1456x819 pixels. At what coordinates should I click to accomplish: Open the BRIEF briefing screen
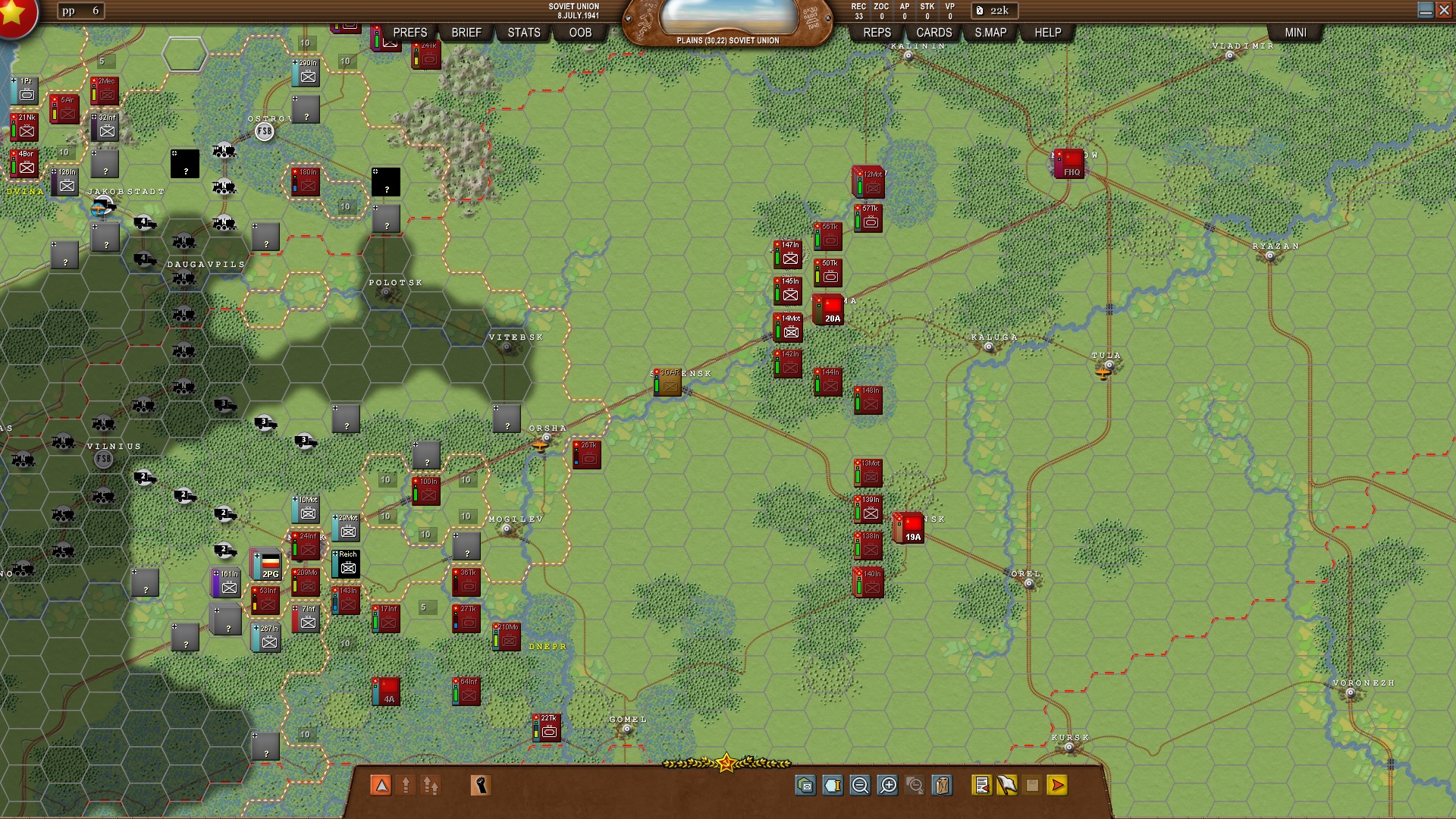click(466, 33)
